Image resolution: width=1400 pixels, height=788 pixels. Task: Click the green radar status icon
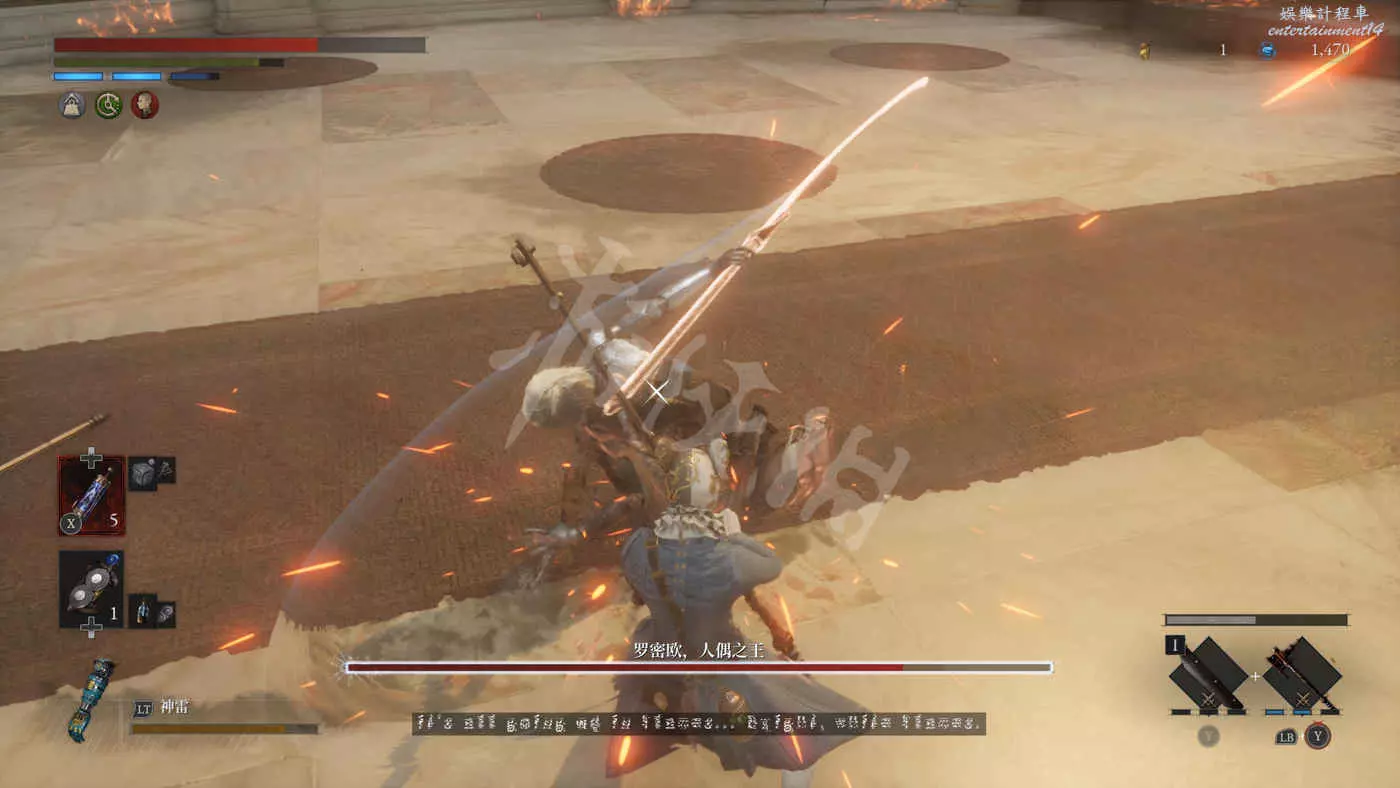click(x=108, y=104)
